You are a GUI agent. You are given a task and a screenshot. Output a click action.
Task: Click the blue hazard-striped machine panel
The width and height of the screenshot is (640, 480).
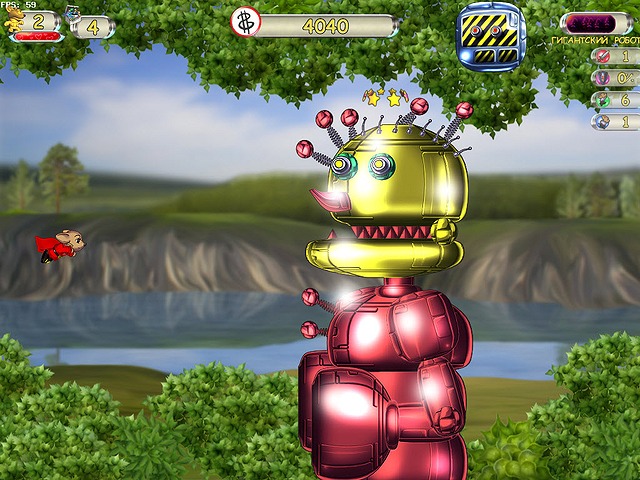(491, 36)
